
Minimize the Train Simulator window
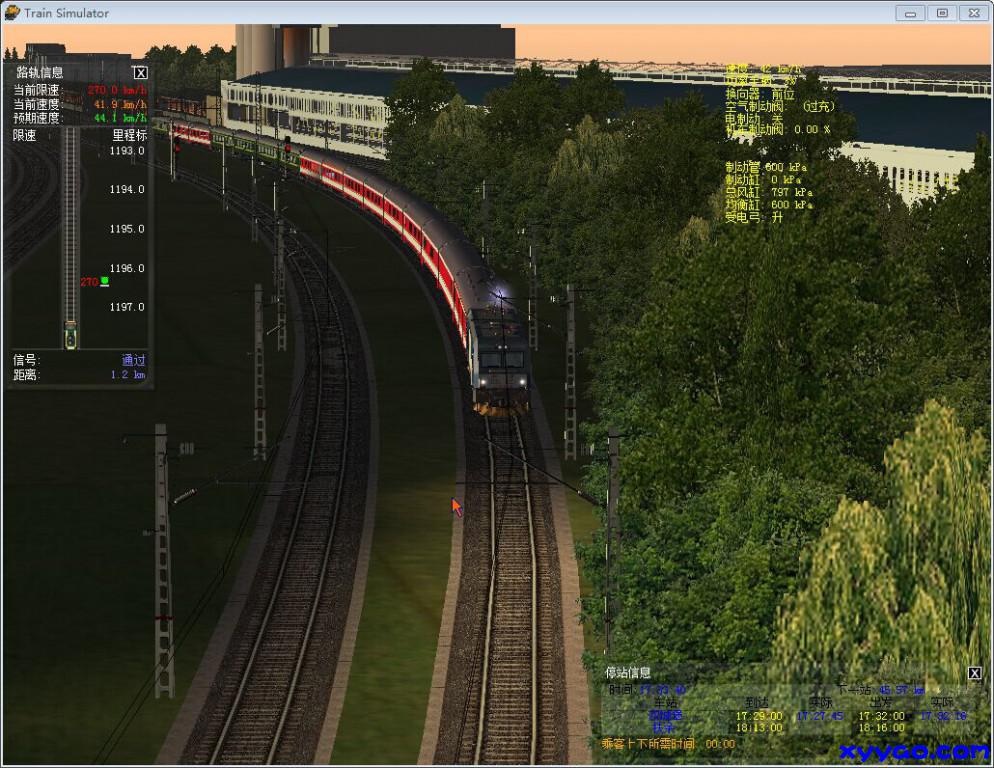tap(910, 13)
